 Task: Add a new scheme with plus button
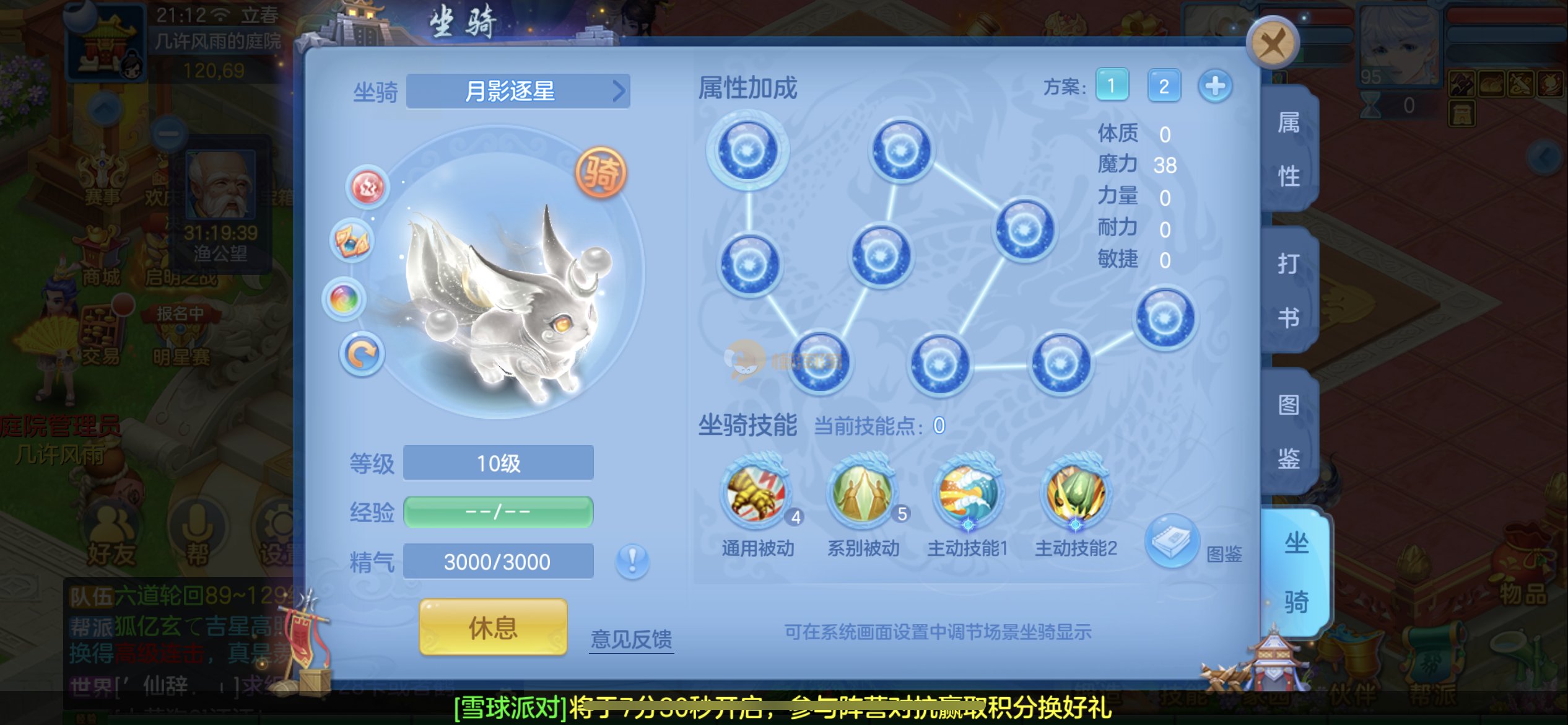(1214, 86)
